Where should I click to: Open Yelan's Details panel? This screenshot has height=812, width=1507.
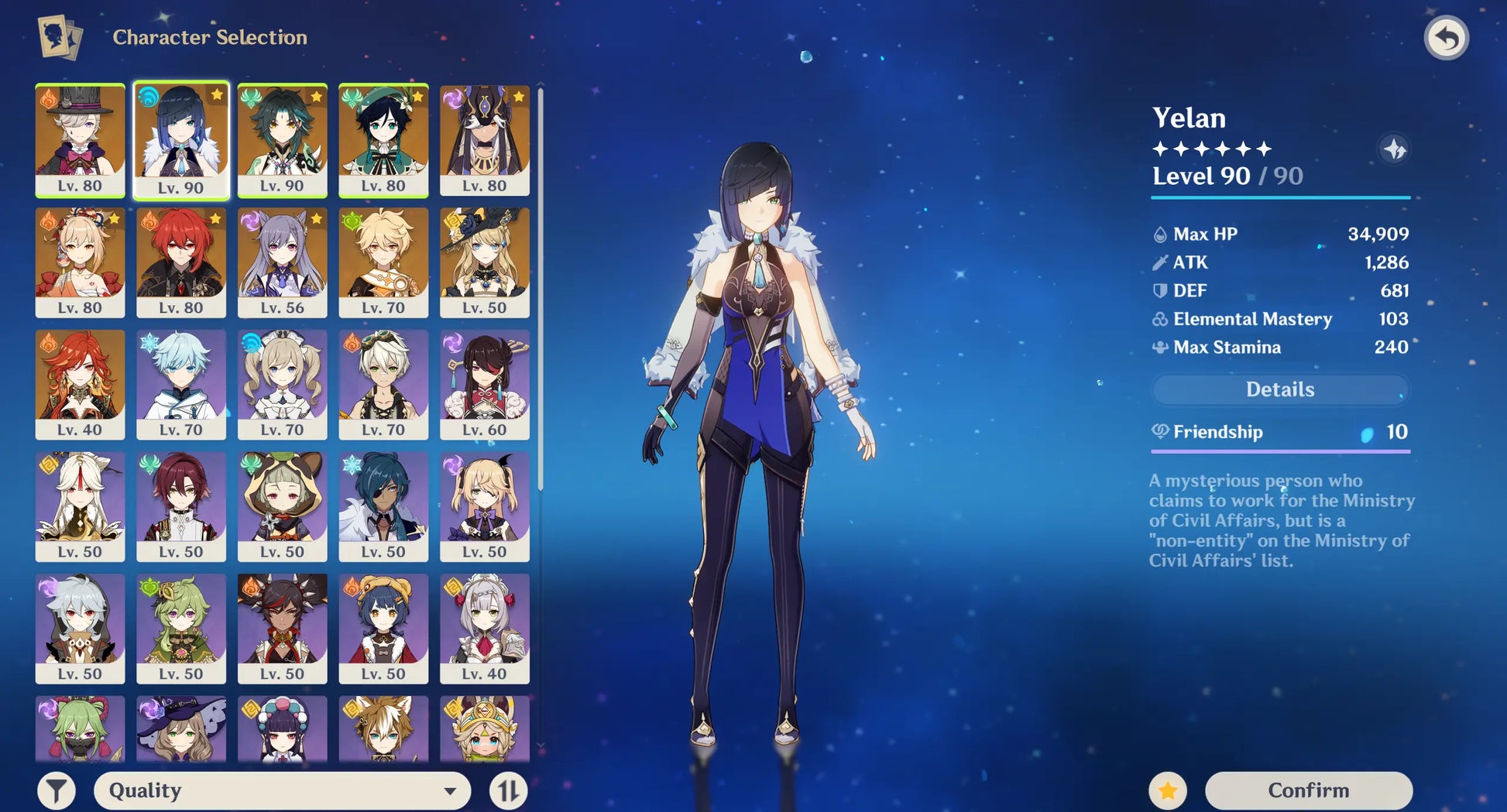(x=1279, y=389)
